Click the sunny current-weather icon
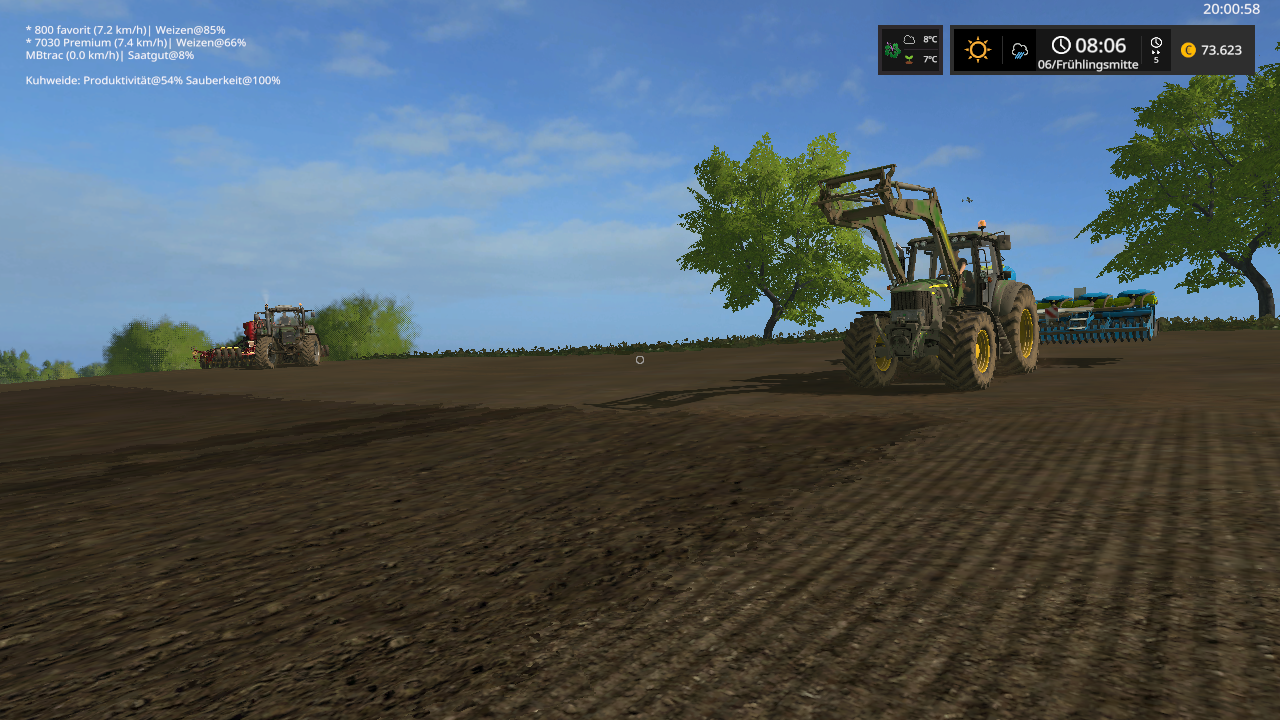 977,50
